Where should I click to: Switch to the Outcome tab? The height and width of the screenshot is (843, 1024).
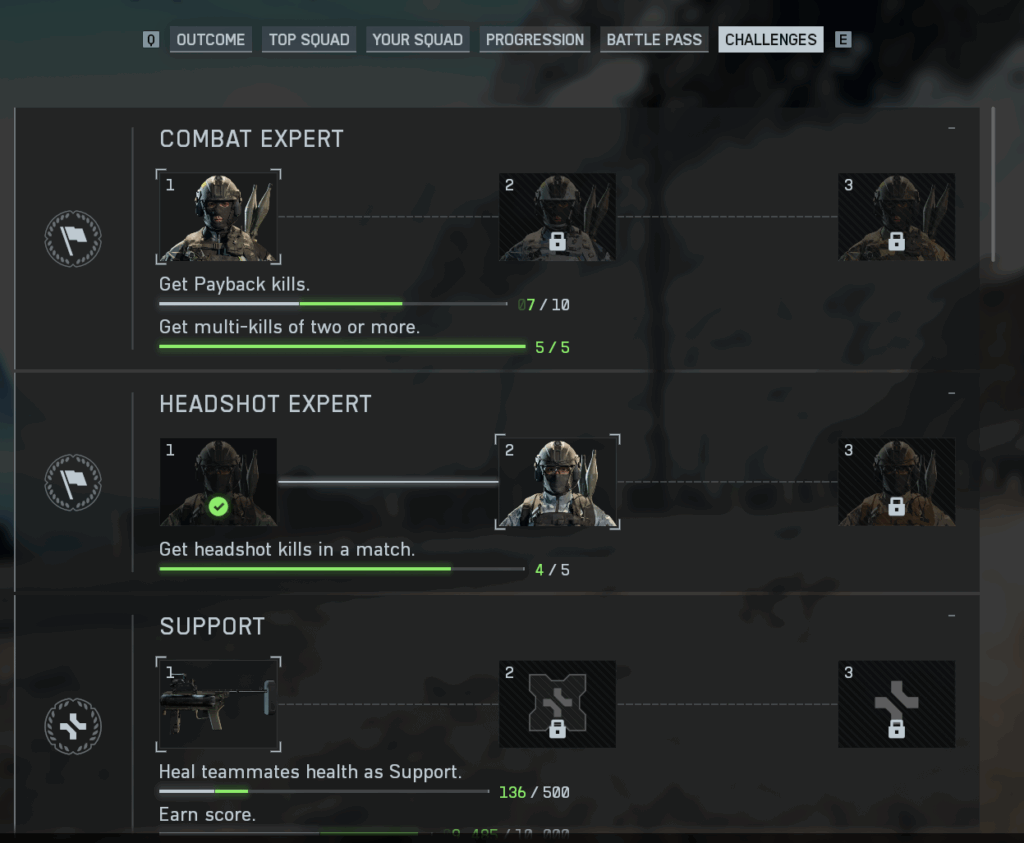210,40
